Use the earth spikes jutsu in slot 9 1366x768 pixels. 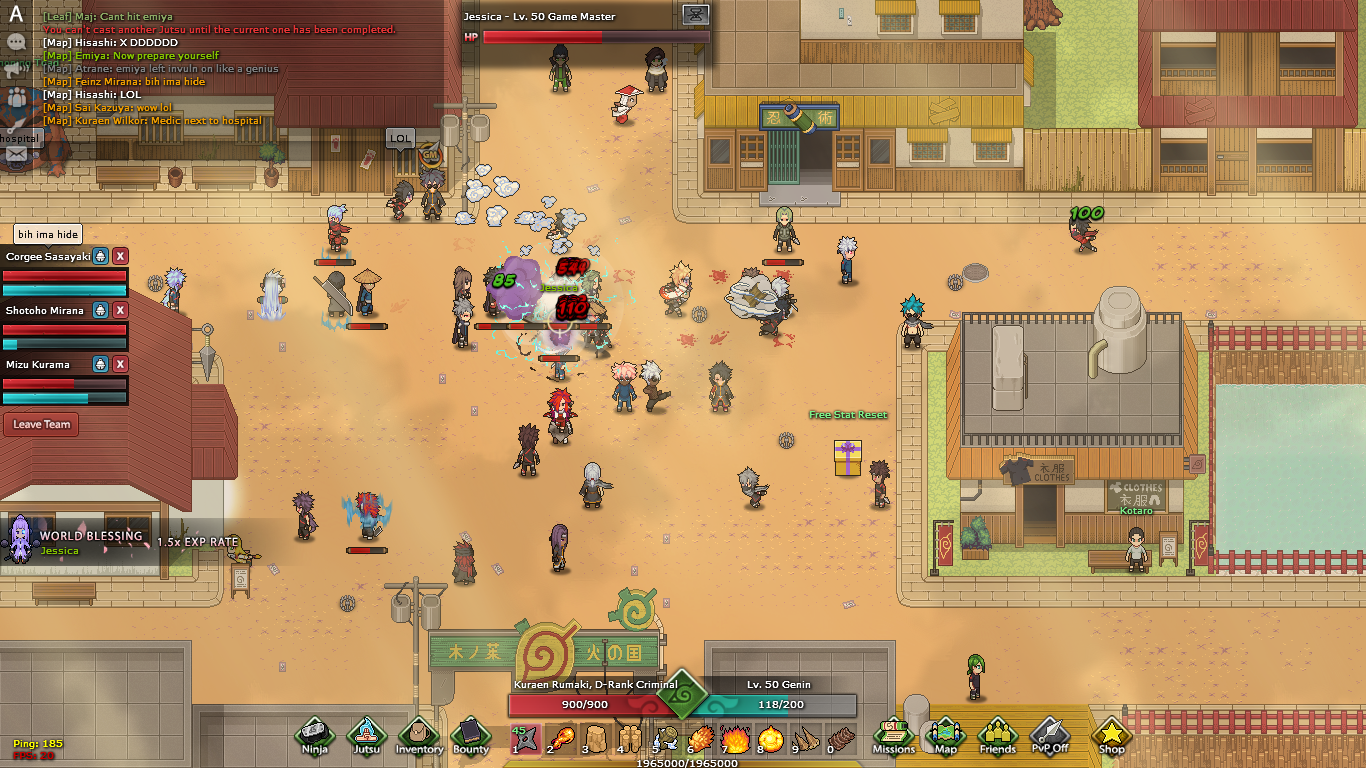tap(806, 739)
